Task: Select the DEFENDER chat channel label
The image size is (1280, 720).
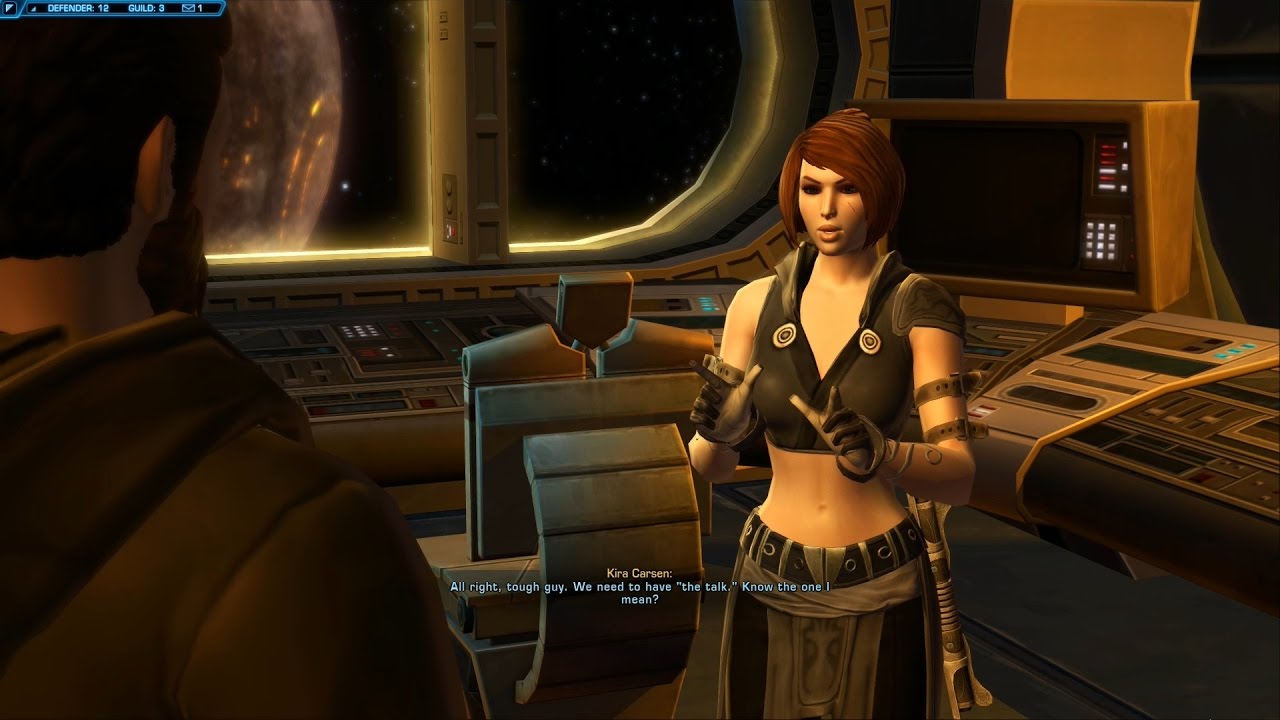Action: click(77, 8)
